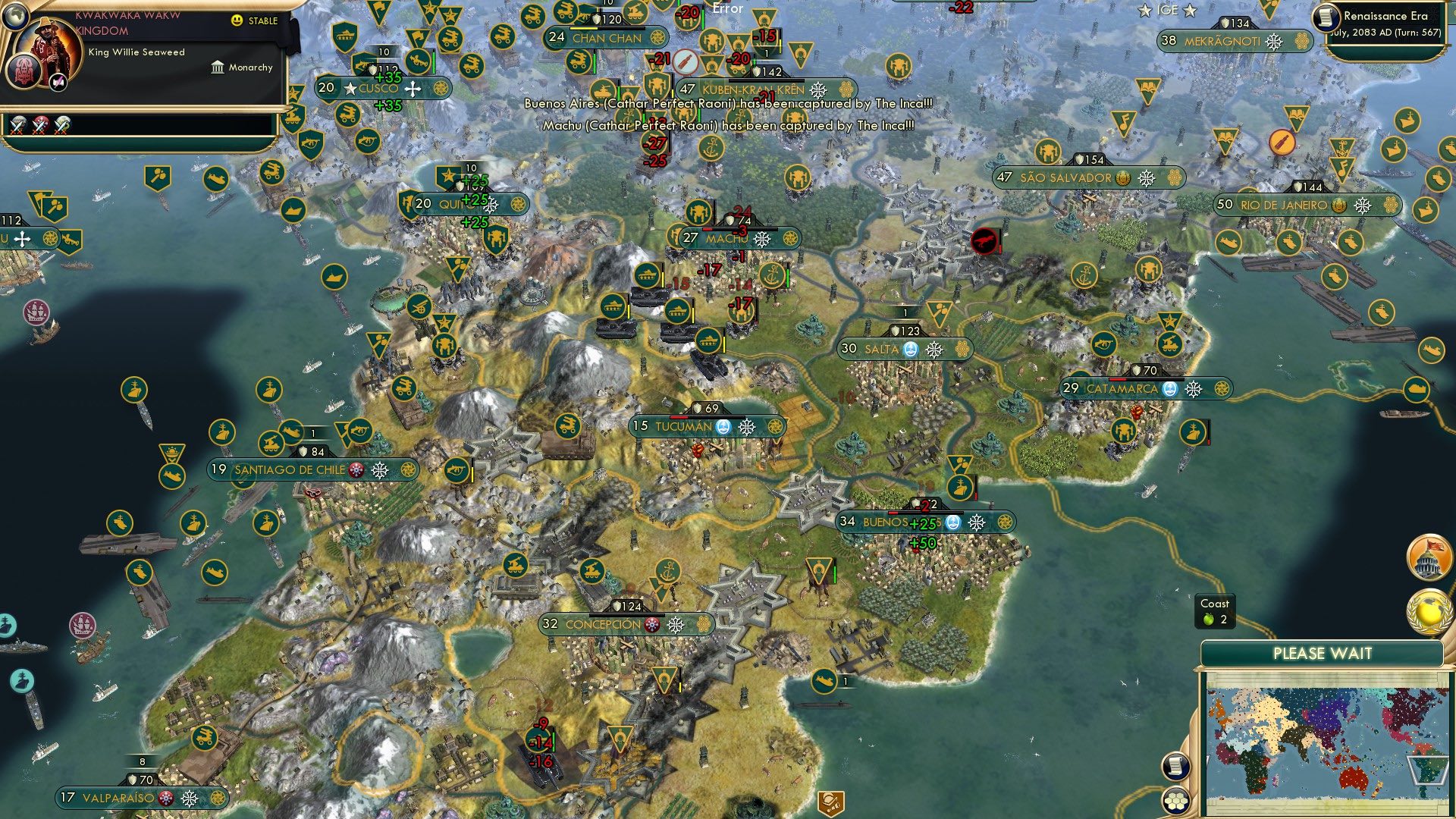The image size is (1456, 819).
Task: Click the snowflake icon on Catamarca's banner
Action: pos(1194,388)
